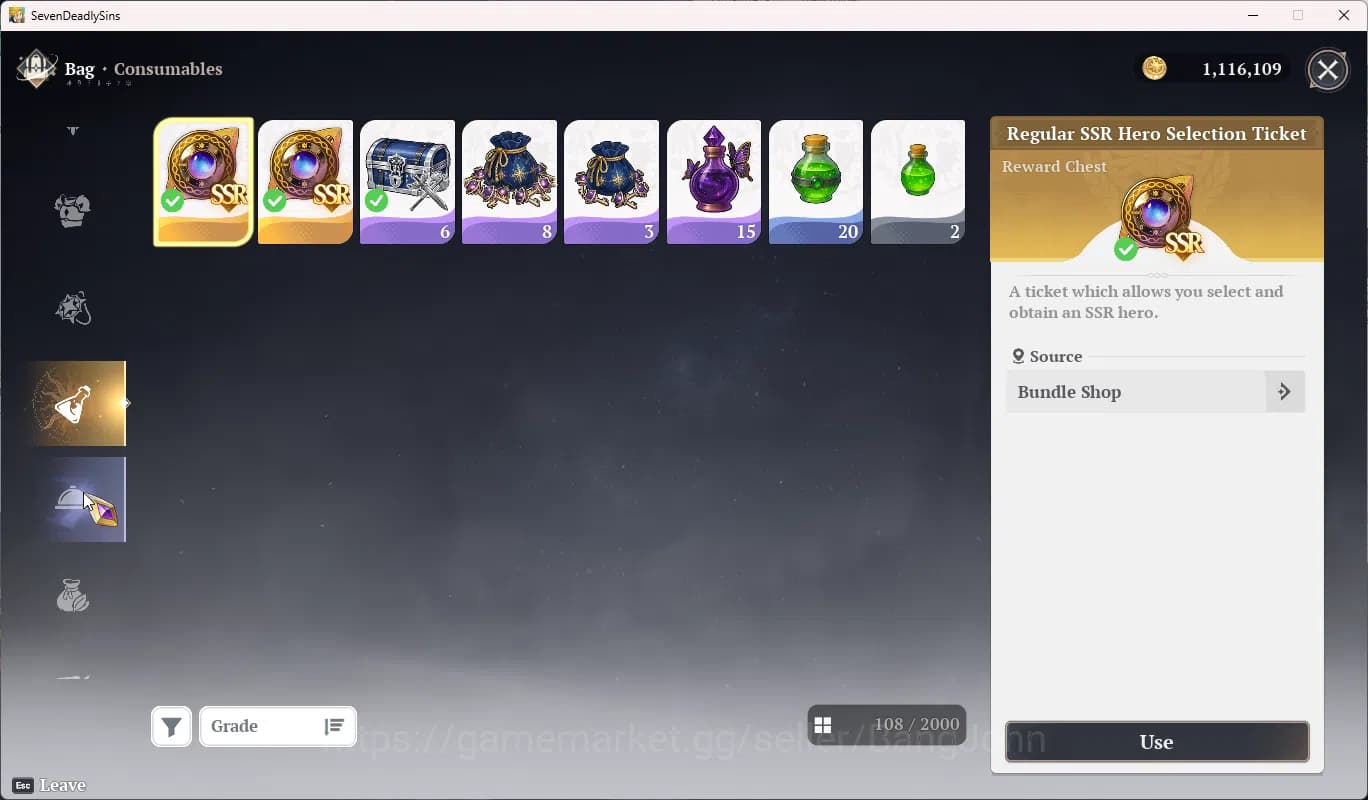Select the materials bag icon near sidebar bottom
Image resolution: width=1368 pixels, height=800 pixels.
(72, 595)
